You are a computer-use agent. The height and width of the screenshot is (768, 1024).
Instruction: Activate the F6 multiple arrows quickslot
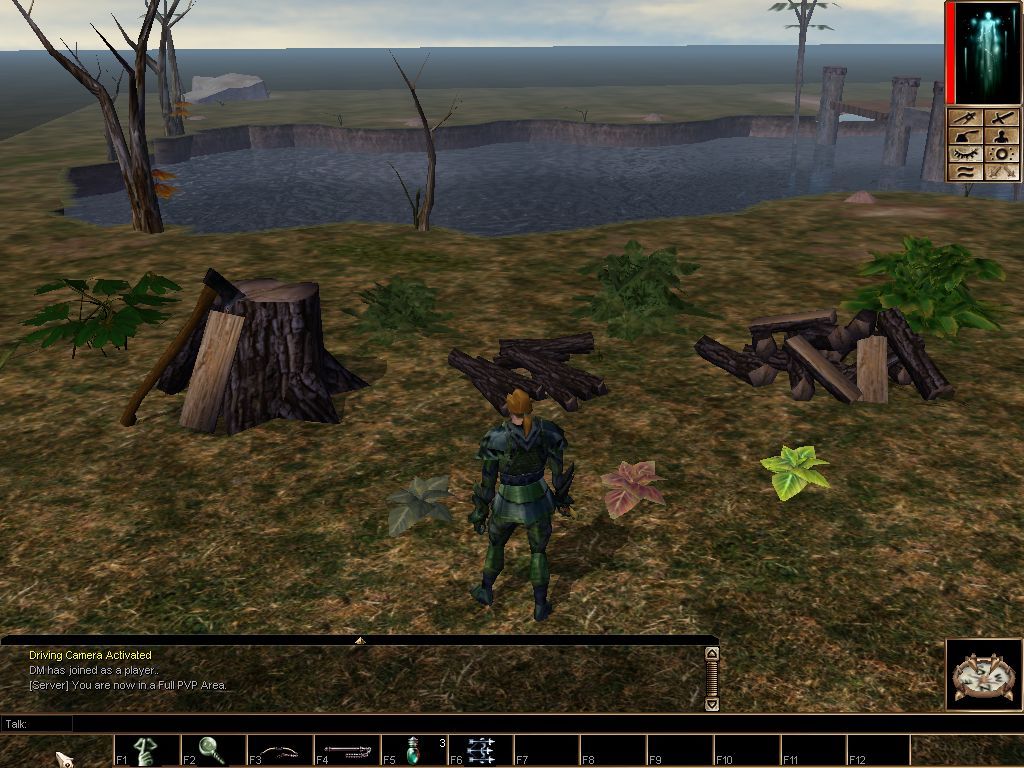point(480,750)
